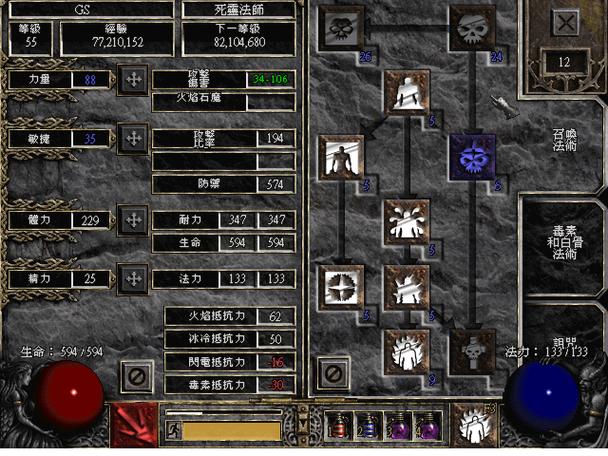Add a point to 精力 (Energy)
Viewport: 608px width, 456px height.
133,277
